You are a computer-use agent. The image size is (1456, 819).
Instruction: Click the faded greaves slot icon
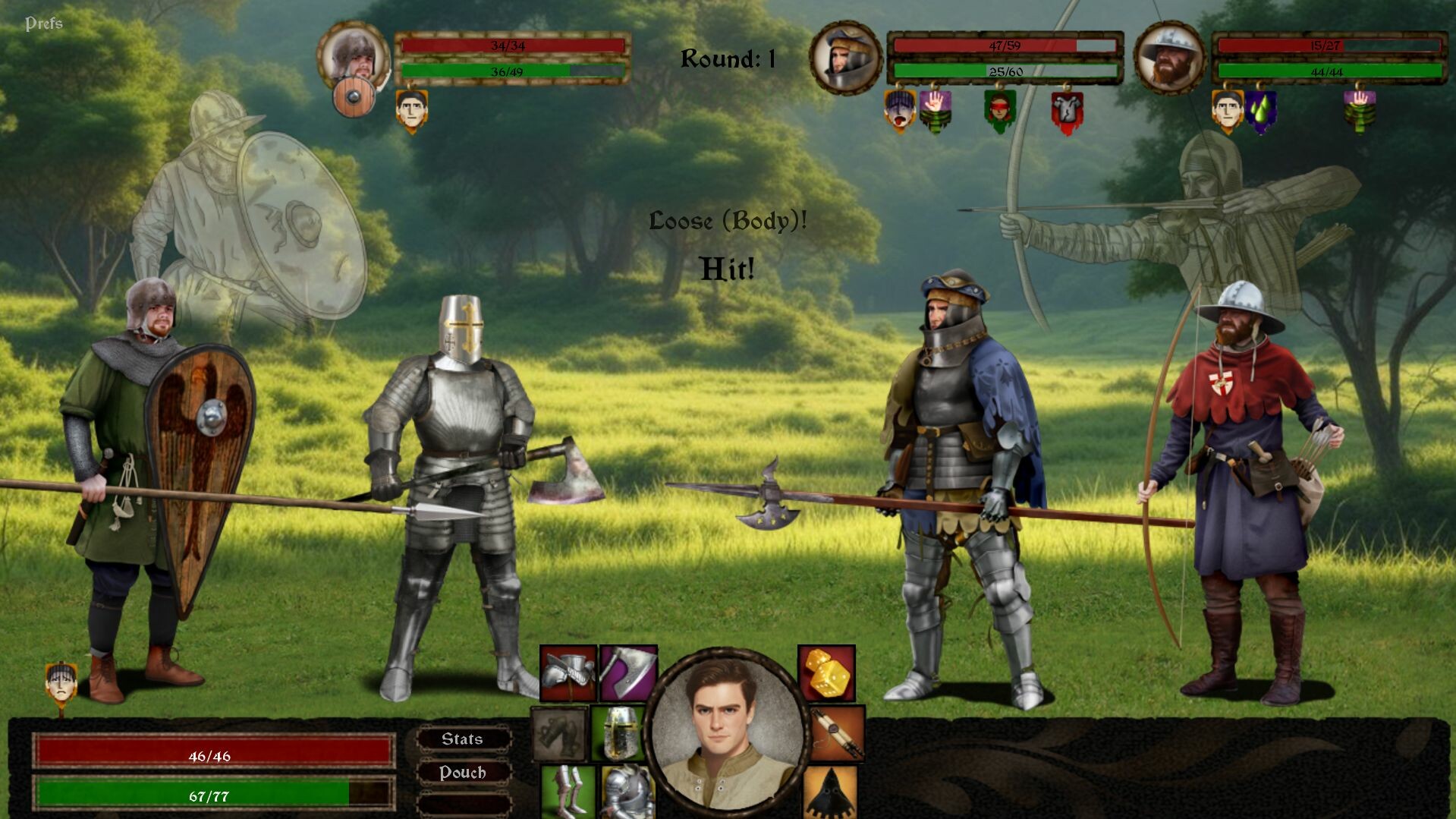[557, 734]
